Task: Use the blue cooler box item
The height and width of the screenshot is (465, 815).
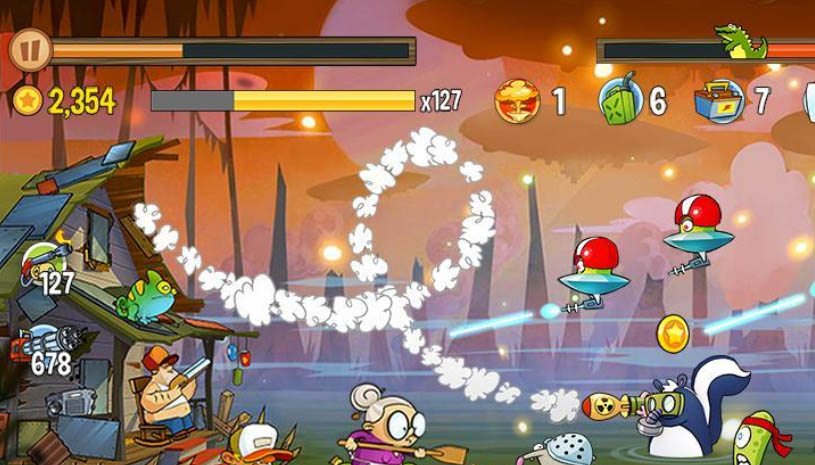Action: click(x=719, y=101)
